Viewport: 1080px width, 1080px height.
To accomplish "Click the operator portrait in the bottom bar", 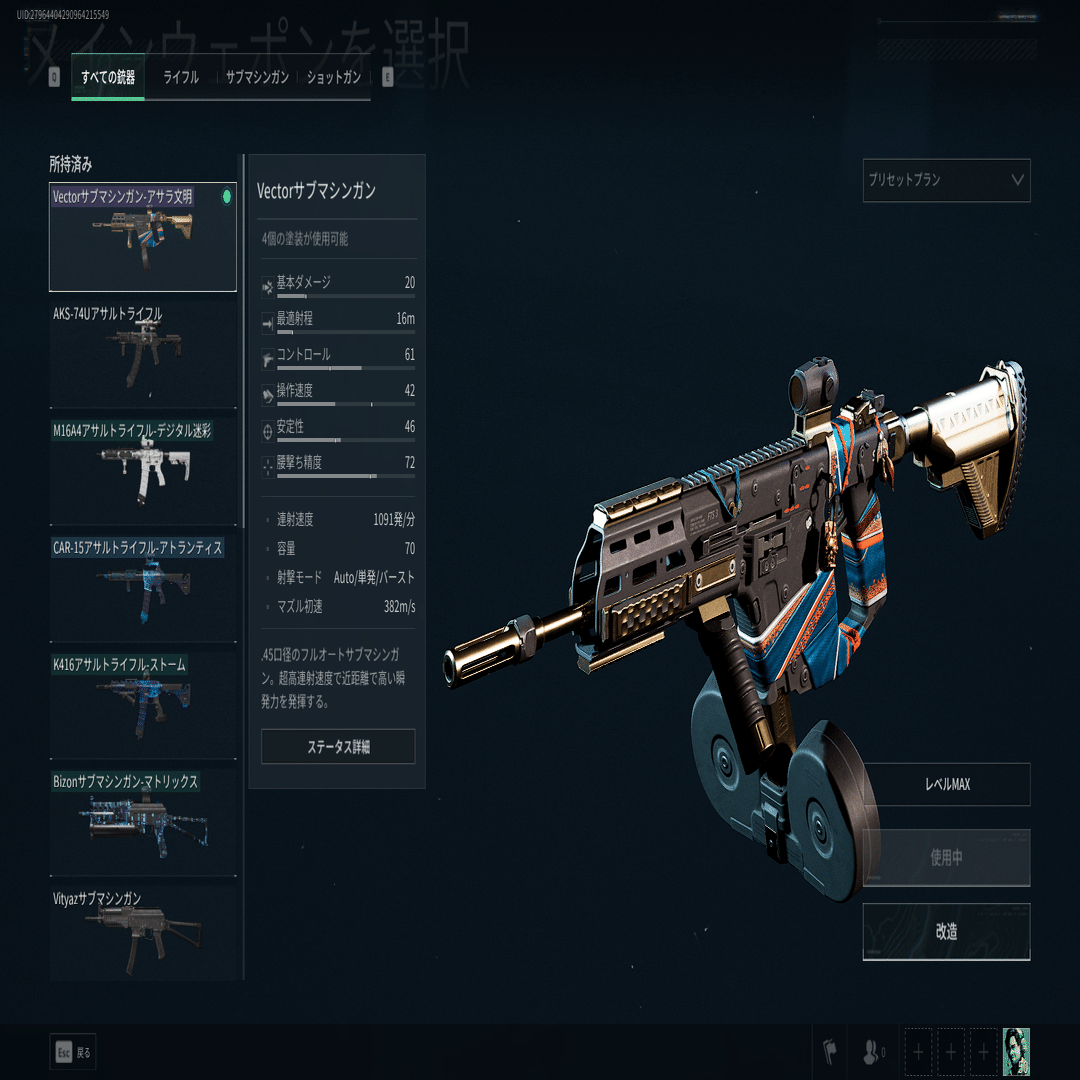I will tap(1016, 1052).
